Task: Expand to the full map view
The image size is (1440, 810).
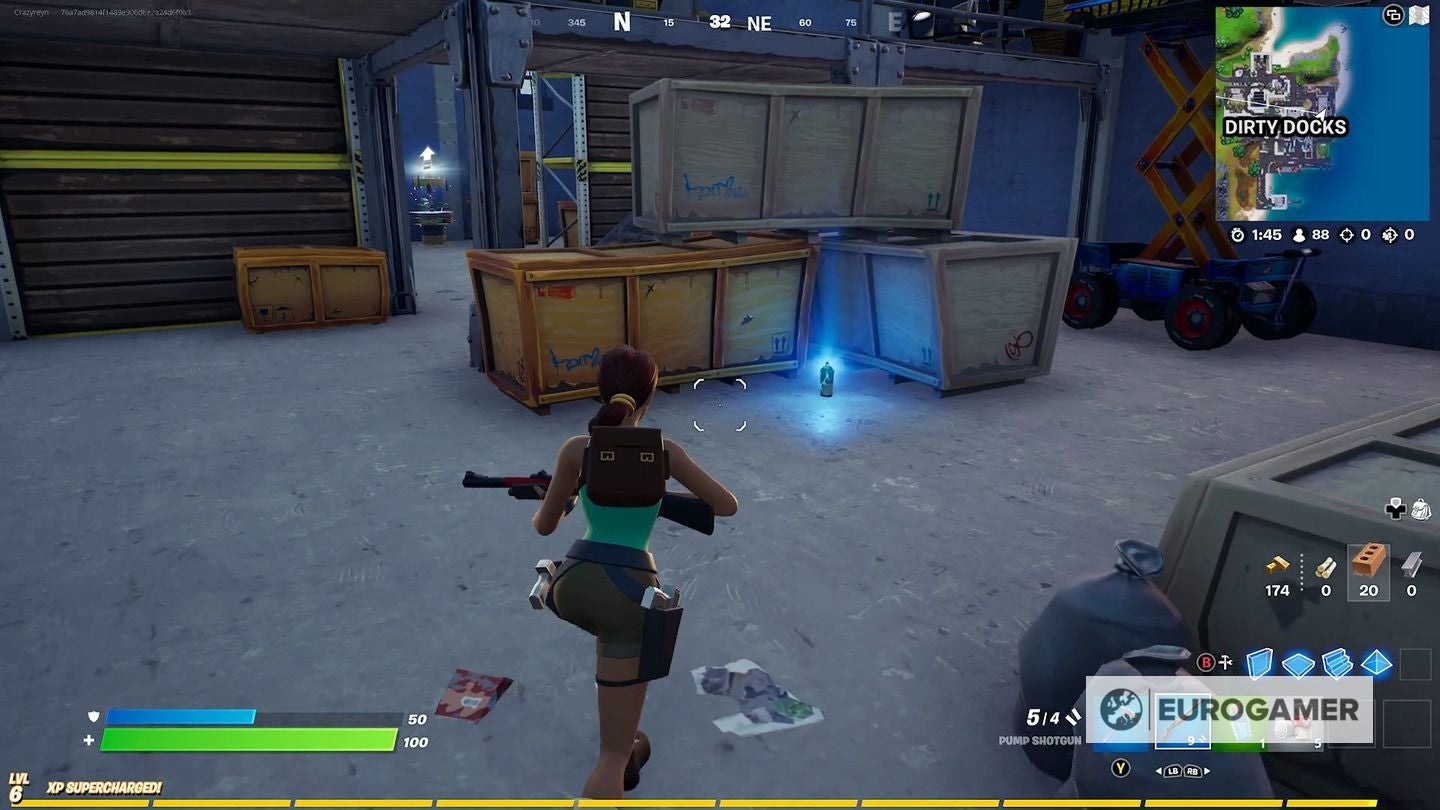Action: point(1417,17)
